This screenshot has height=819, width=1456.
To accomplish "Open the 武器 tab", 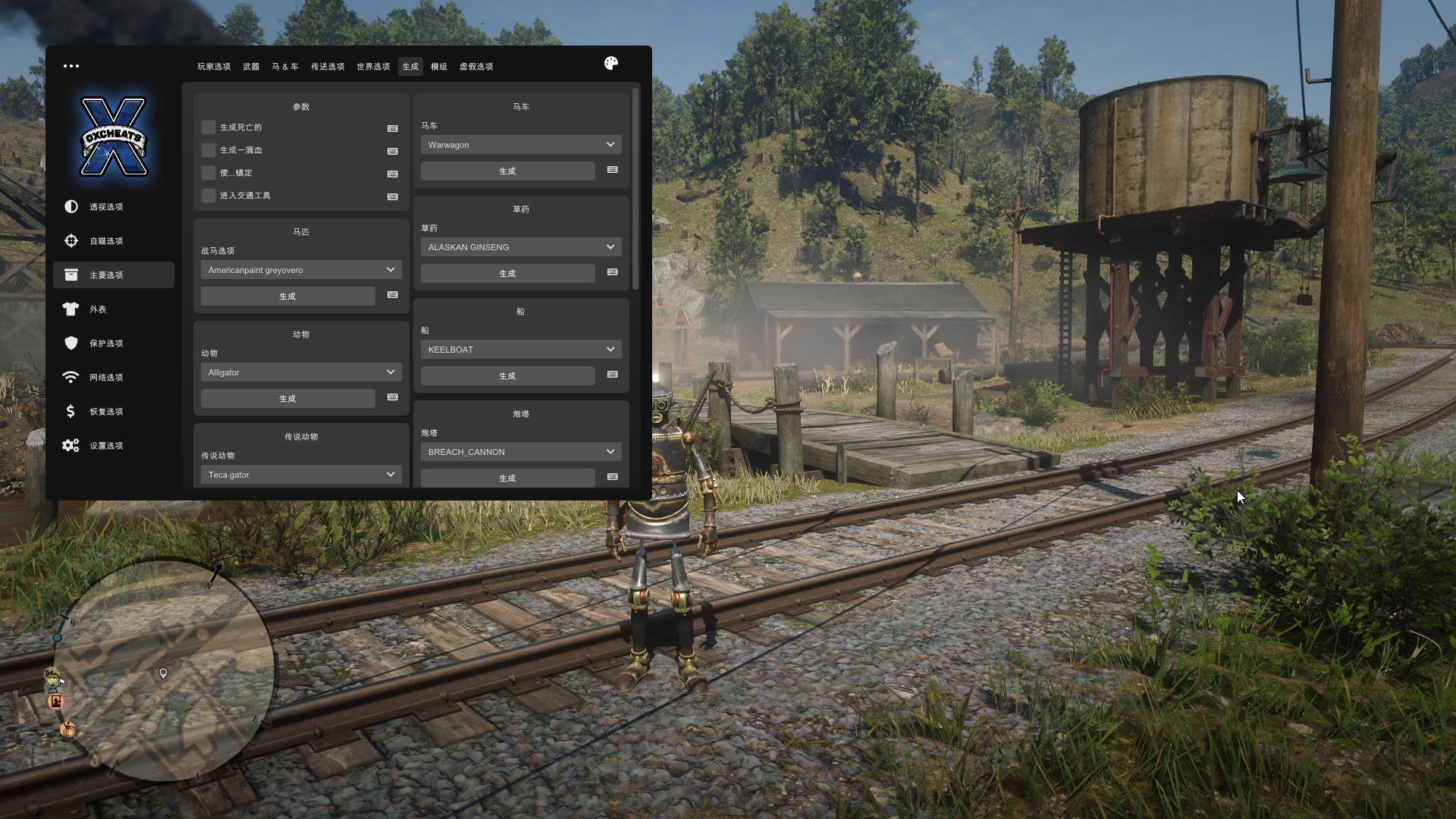I will (x=251, y=67).
